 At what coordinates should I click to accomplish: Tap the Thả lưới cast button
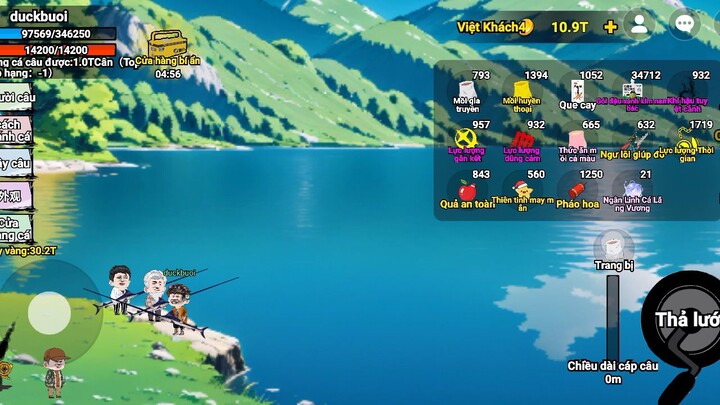pyautogui.click(x=686, y=320)
